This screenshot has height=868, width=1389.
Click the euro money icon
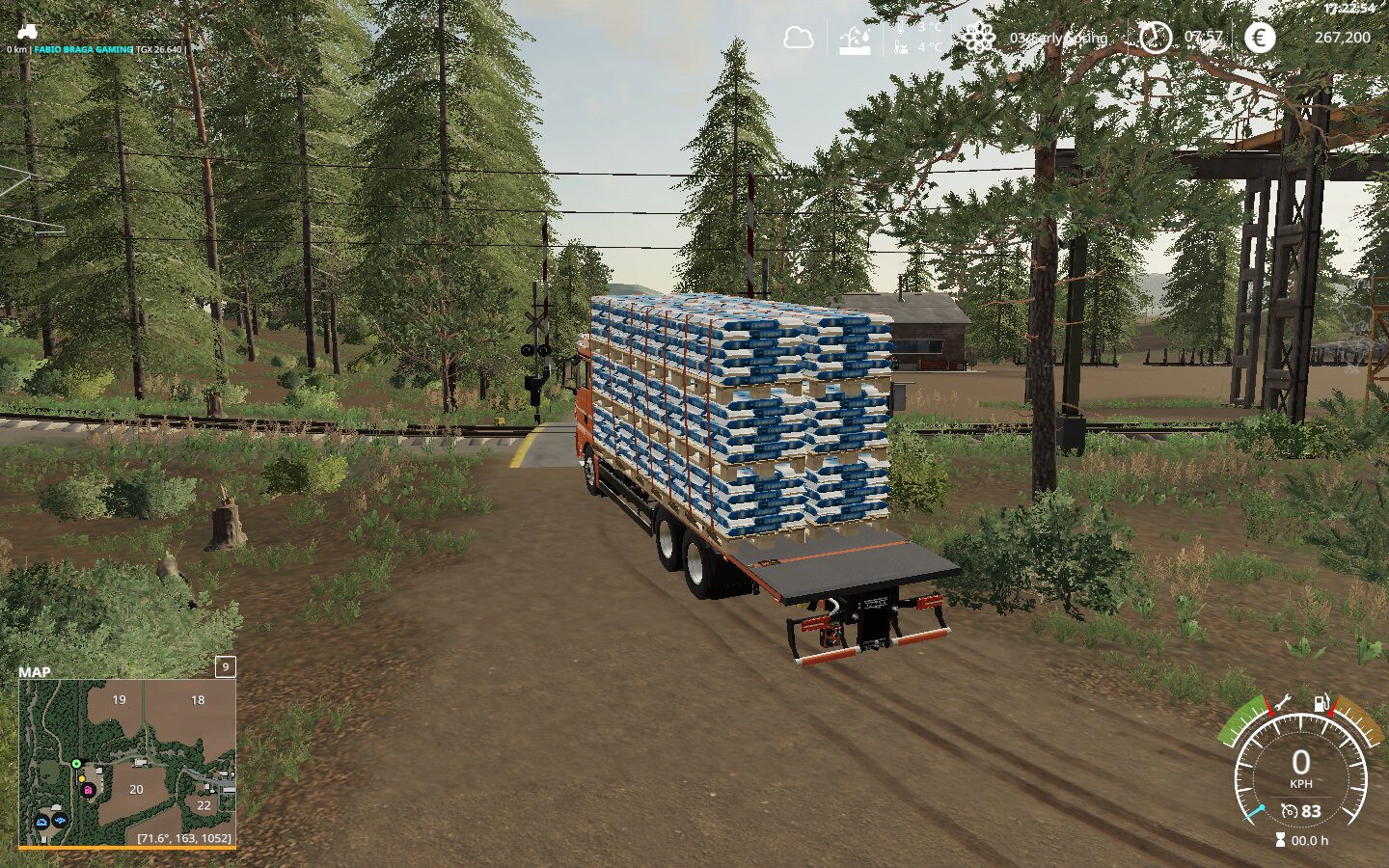click(x=1259, y=38)
